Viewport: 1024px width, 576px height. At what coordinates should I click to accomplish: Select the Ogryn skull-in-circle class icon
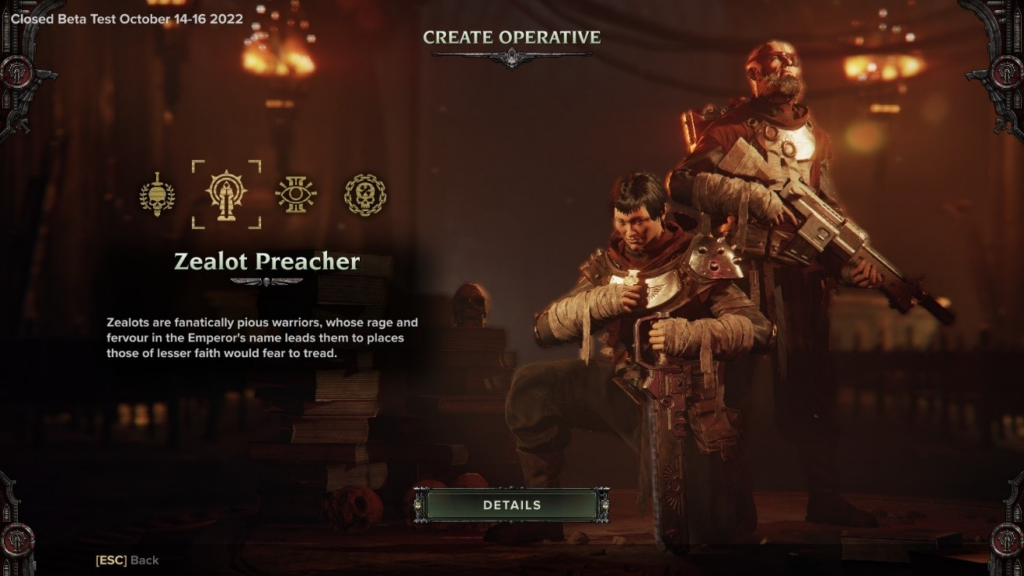(365, 194)
